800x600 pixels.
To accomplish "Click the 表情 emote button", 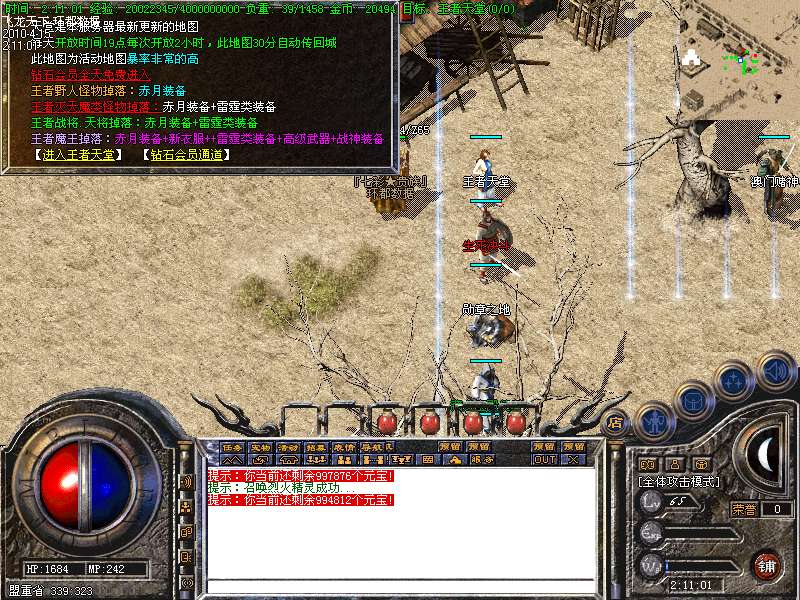I will (x=344, y=446).
